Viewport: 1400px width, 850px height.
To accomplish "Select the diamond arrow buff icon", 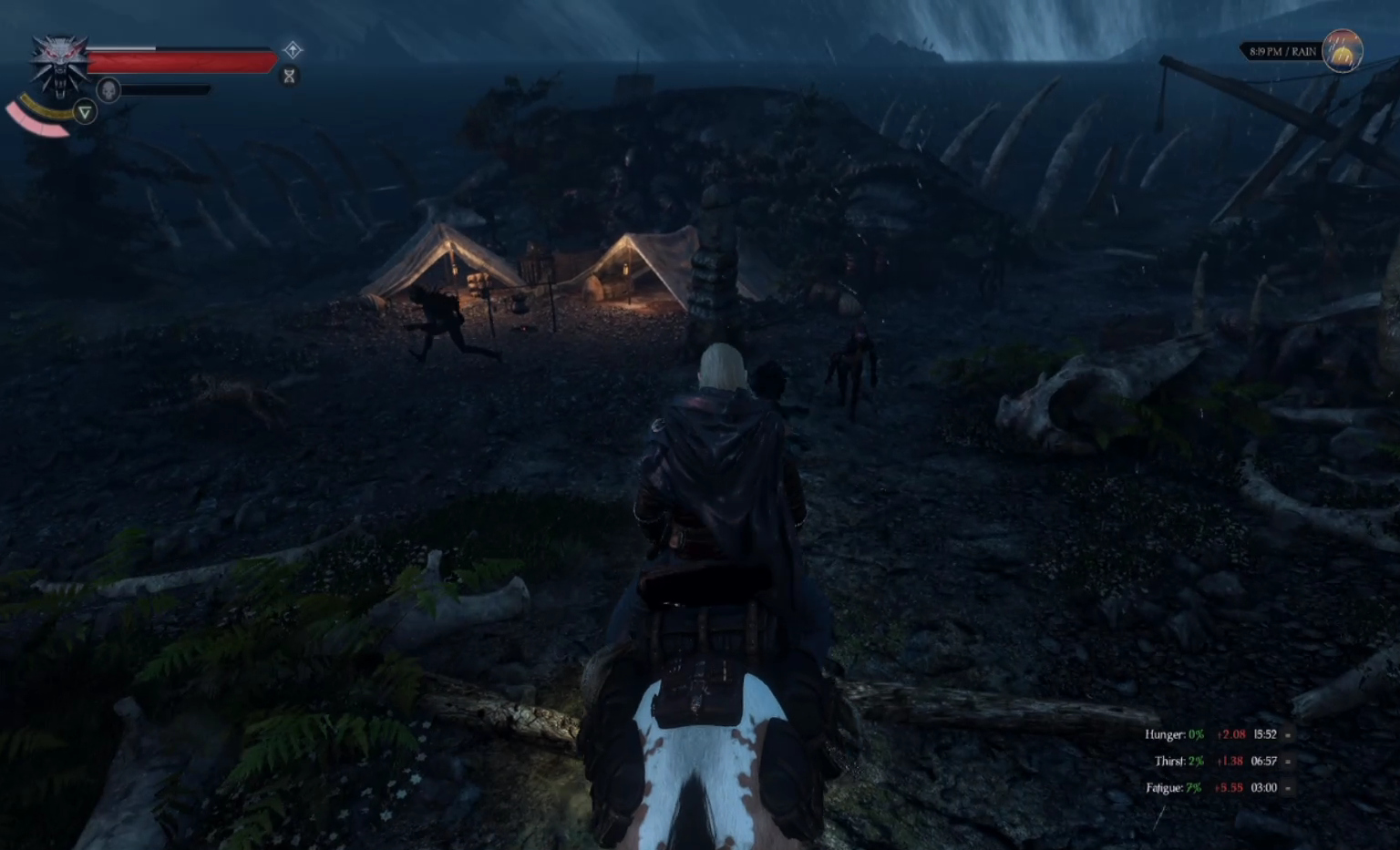I will tap(293, 49).
